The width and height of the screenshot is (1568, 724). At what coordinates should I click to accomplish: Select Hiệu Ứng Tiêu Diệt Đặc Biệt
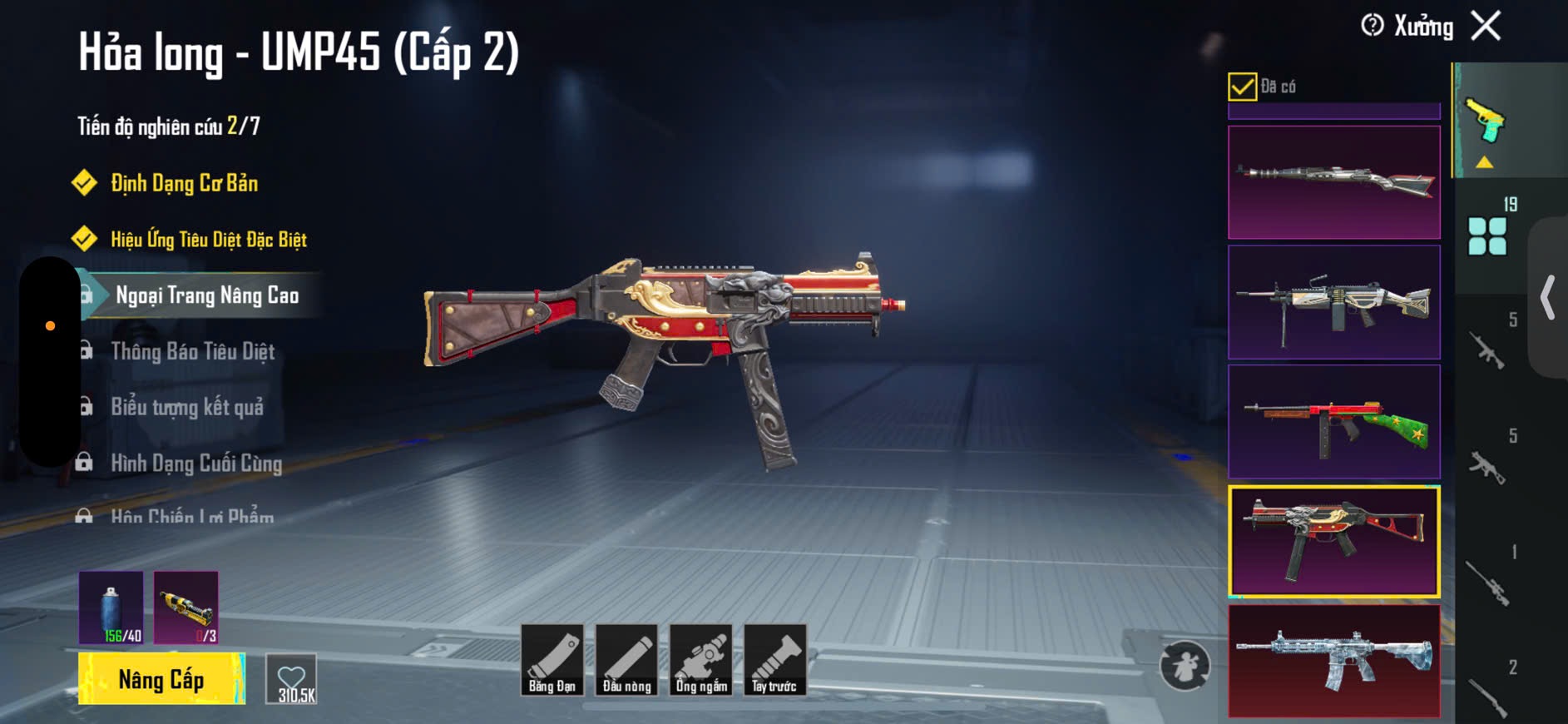coord(208,240)
